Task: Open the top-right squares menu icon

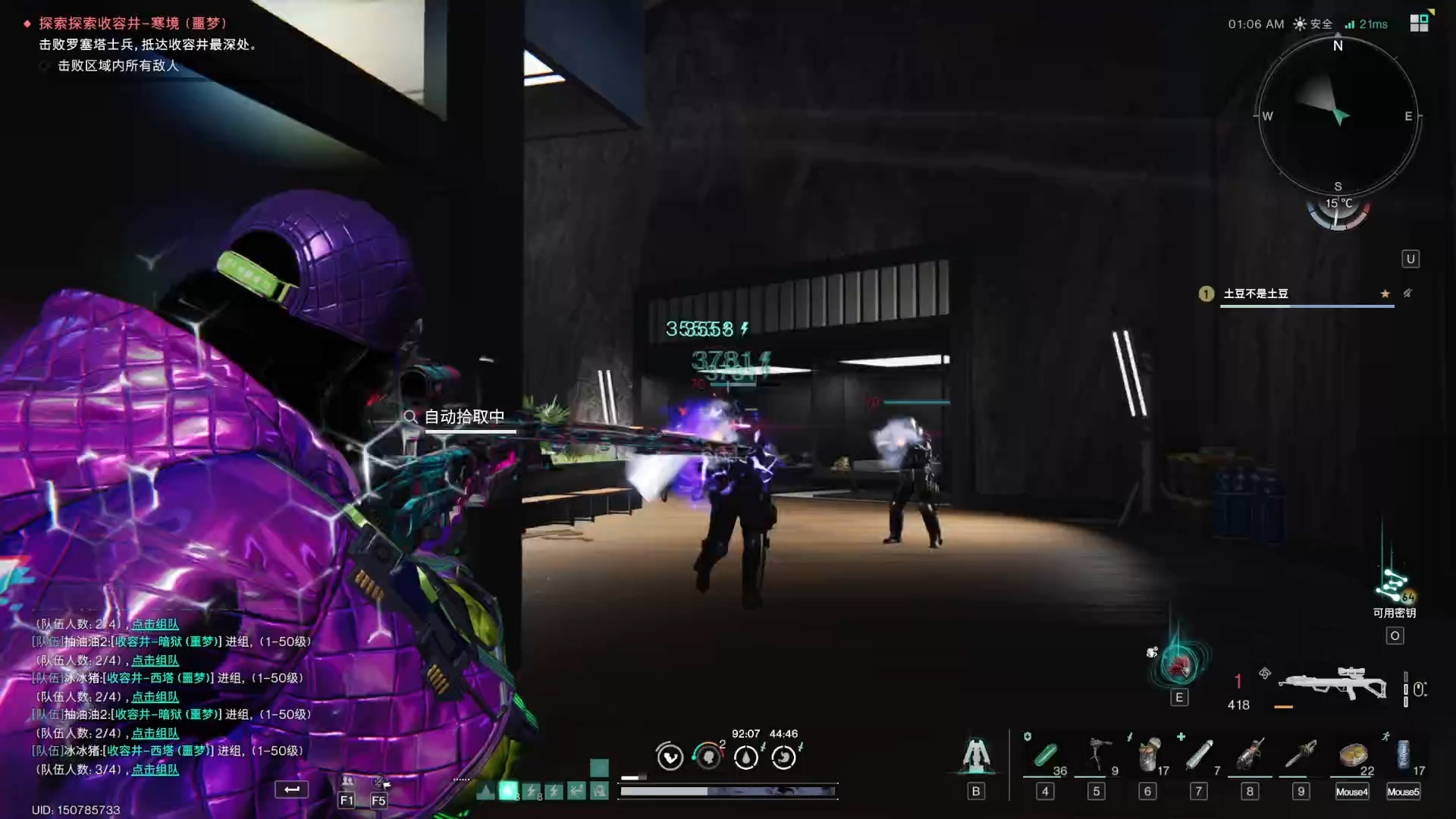Action: tap(1419, 23)
